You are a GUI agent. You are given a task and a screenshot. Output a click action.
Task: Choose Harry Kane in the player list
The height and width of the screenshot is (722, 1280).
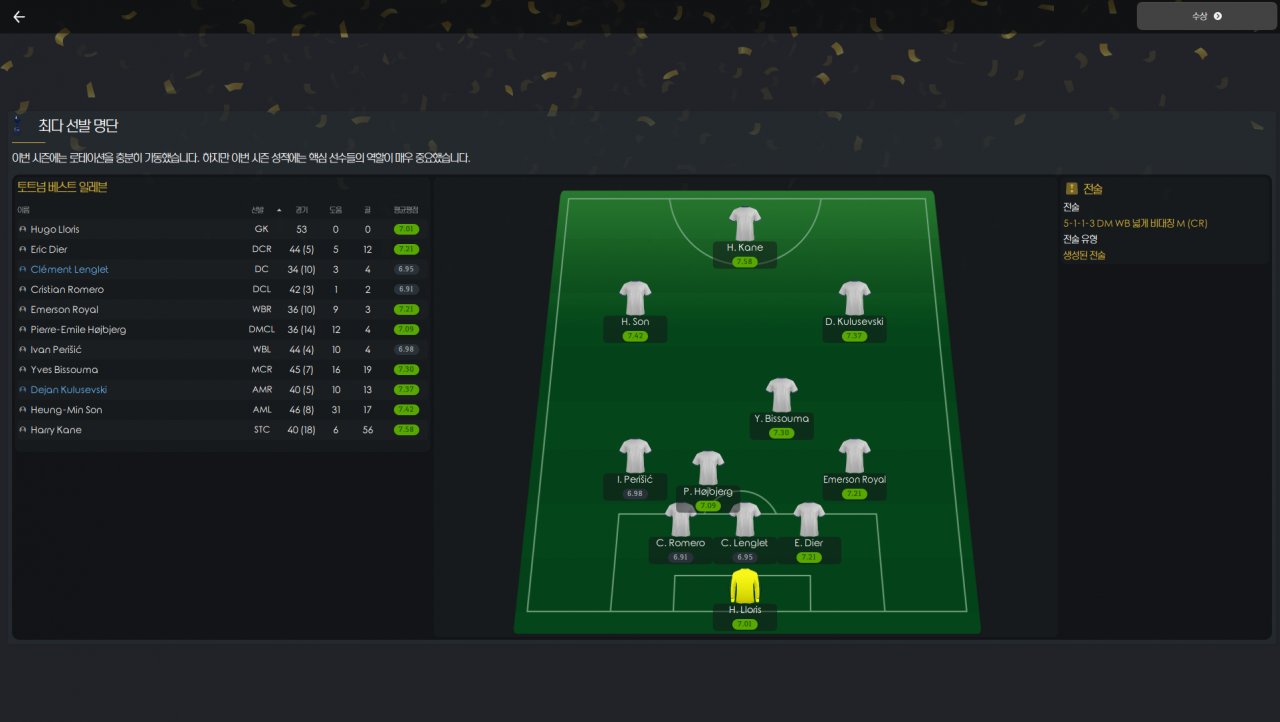56,429
